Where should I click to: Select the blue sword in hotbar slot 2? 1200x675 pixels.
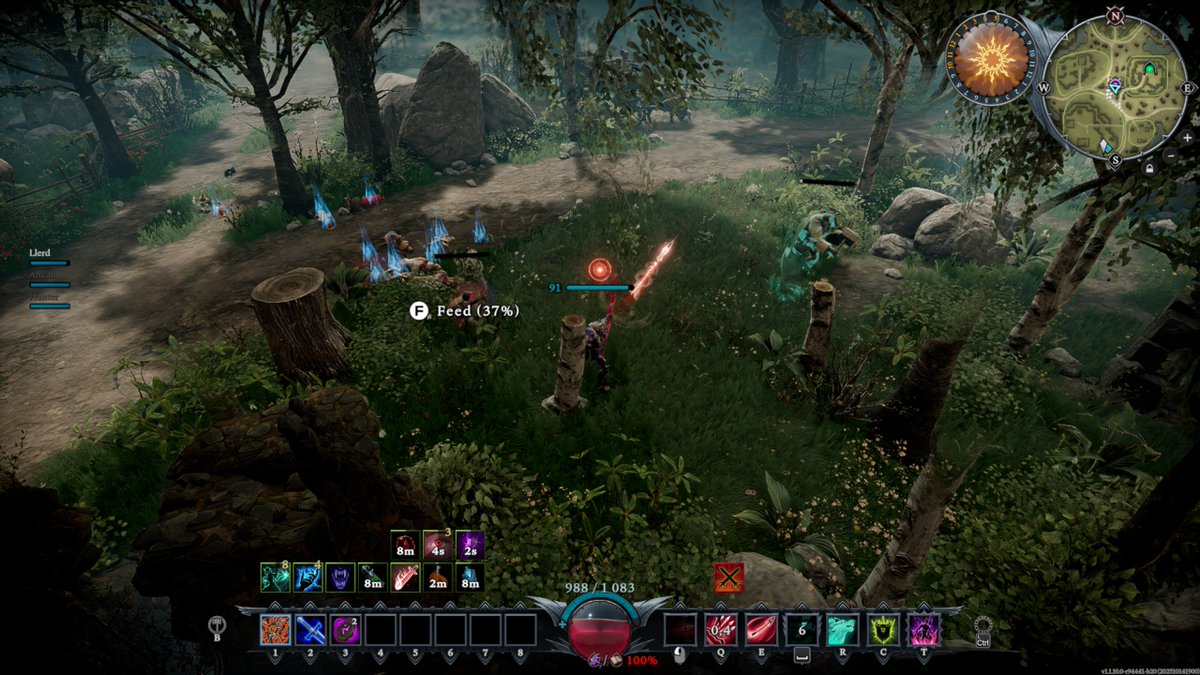pyautogui.click(x=310, y=630)
